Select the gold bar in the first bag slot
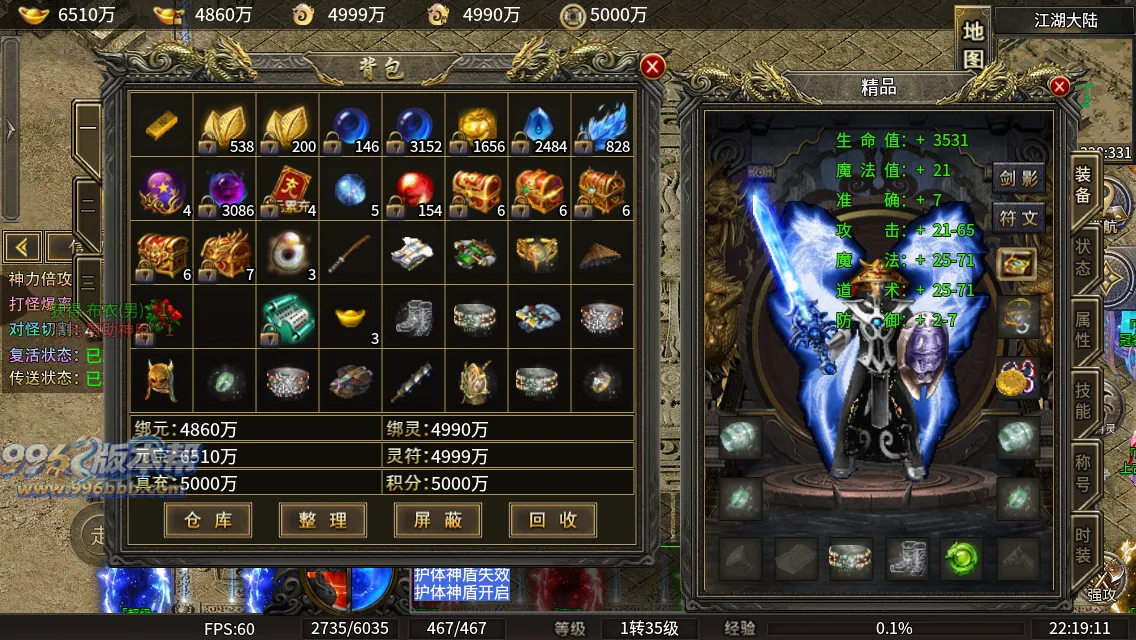Screen dimensions: 1136x640 pos(161,125)
